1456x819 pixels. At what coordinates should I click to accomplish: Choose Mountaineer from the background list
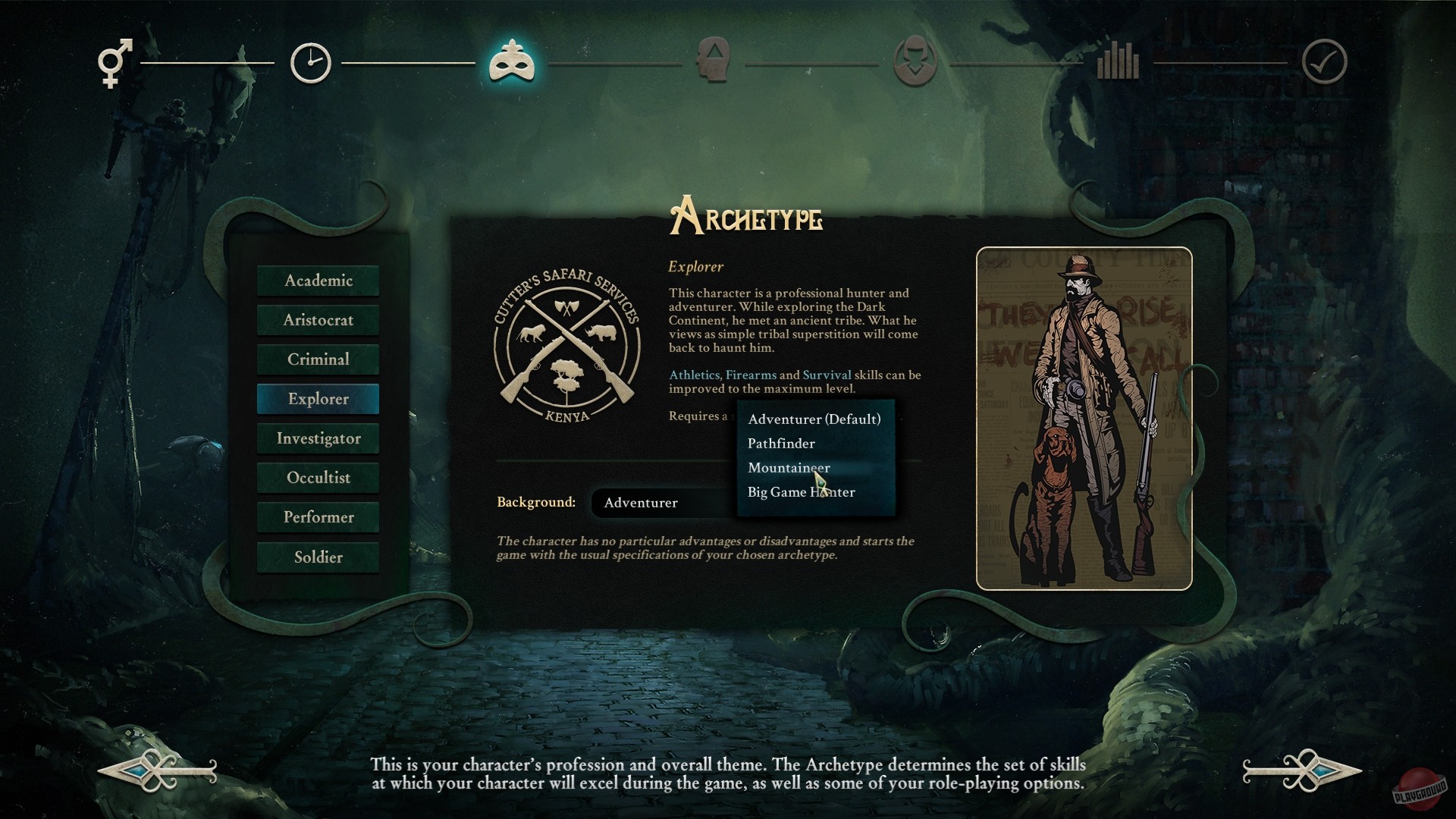pos(789,468)
